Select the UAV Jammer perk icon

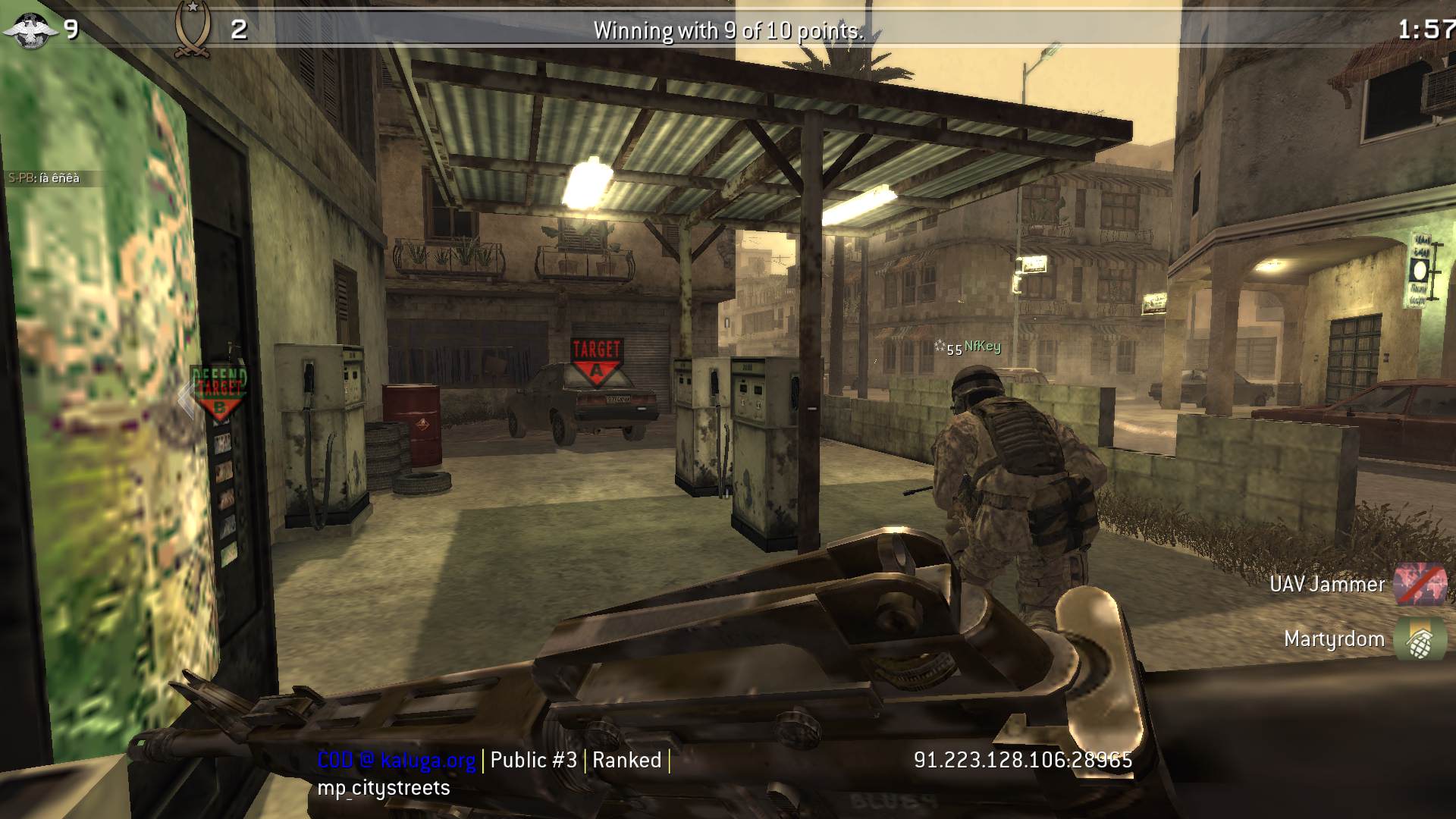pyautogui.click(x=1424, y=584)
